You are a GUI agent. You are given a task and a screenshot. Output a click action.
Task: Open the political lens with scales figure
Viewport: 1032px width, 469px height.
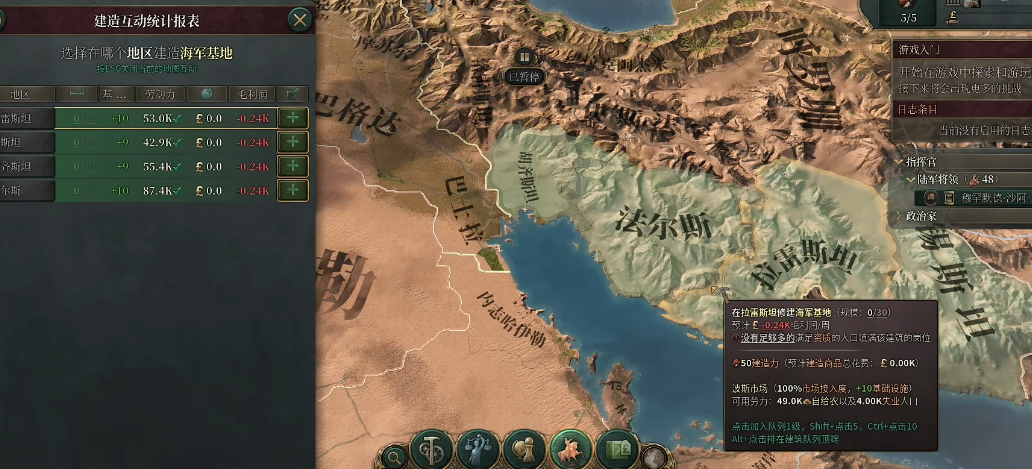click(479, 449)
